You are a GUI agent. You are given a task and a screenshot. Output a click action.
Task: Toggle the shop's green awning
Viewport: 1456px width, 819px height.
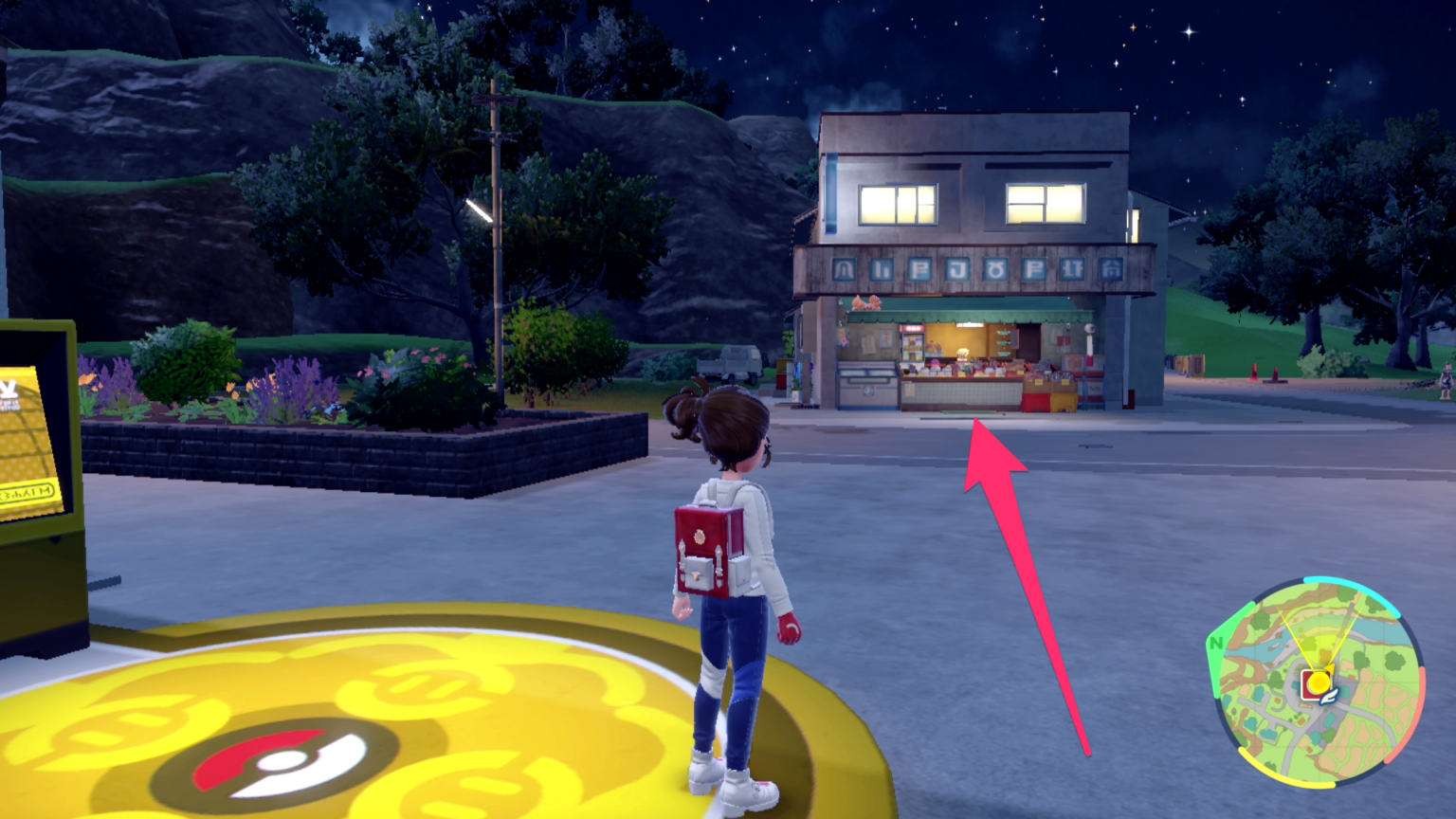pos(967,313)
